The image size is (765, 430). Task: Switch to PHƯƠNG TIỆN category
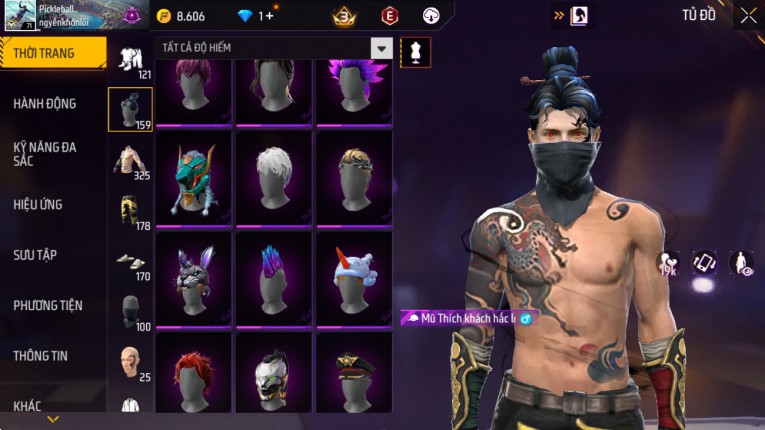coord(48,305)
